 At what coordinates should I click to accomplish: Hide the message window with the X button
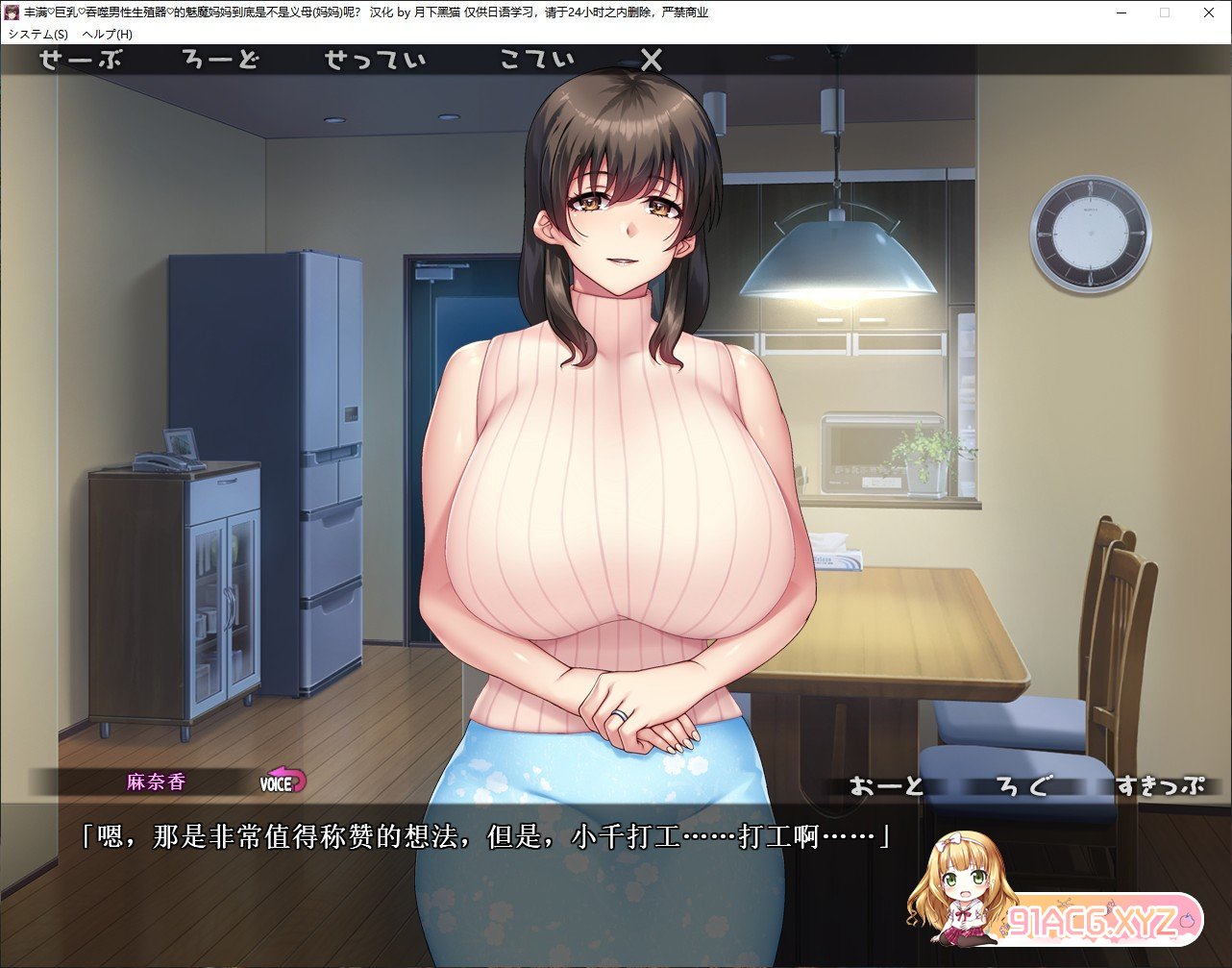click(652, 61)
